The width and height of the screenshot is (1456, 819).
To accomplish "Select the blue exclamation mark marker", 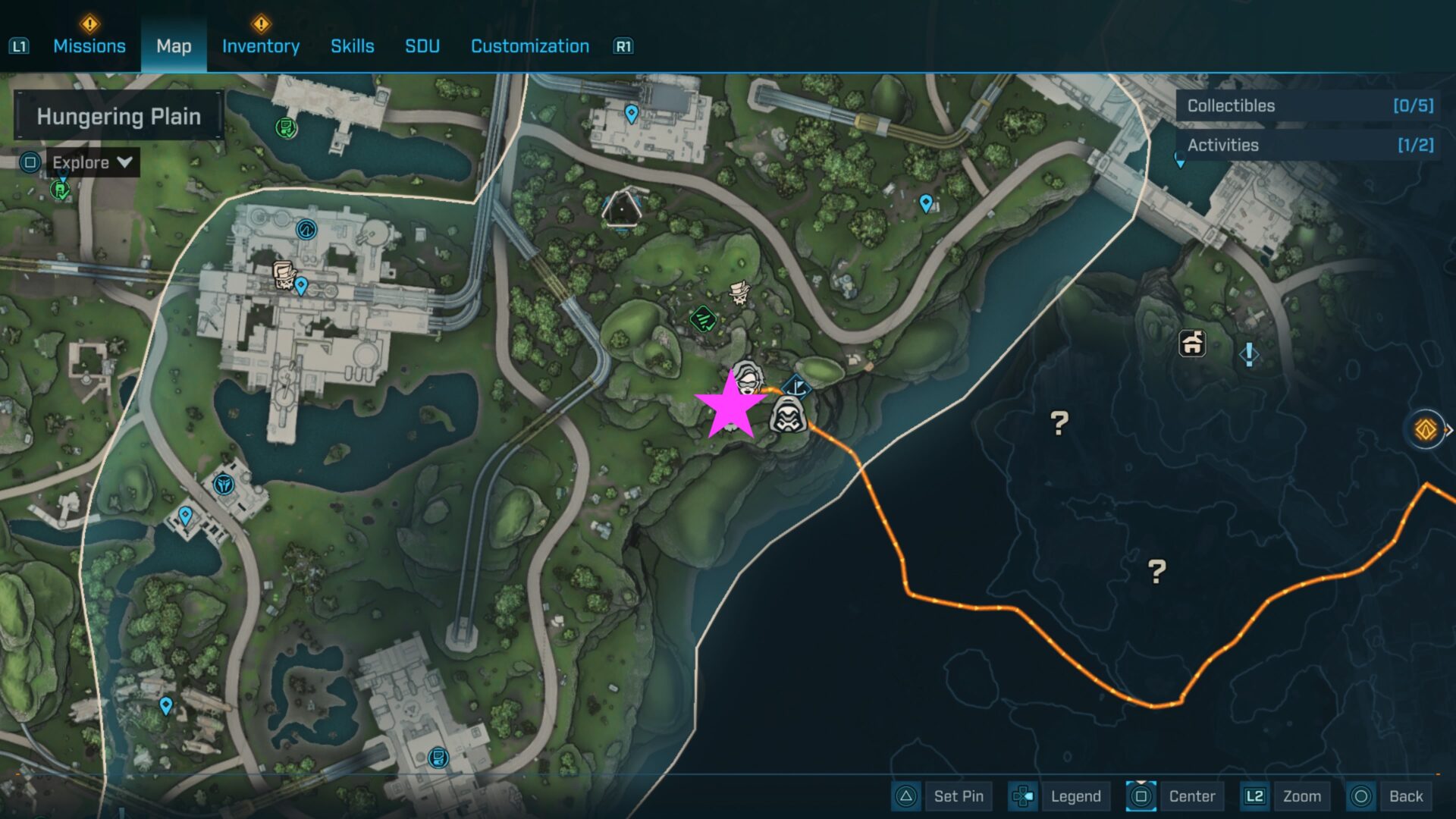I will pos(1249,353).
